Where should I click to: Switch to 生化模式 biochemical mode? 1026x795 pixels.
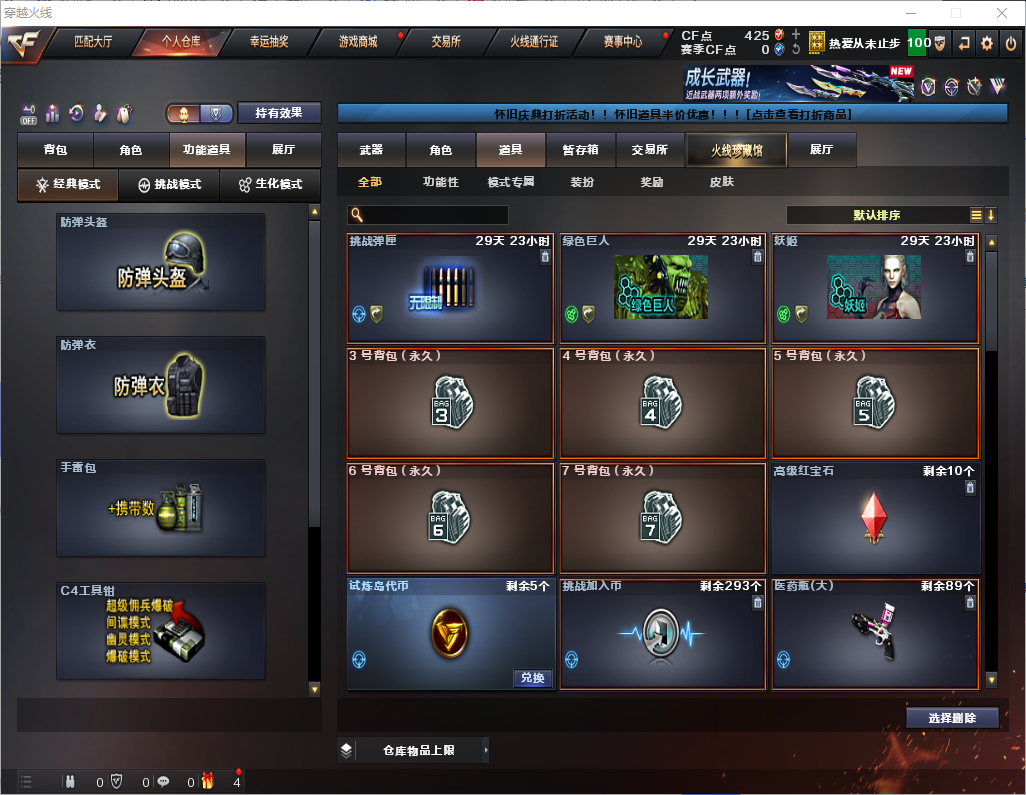[268, 185]
